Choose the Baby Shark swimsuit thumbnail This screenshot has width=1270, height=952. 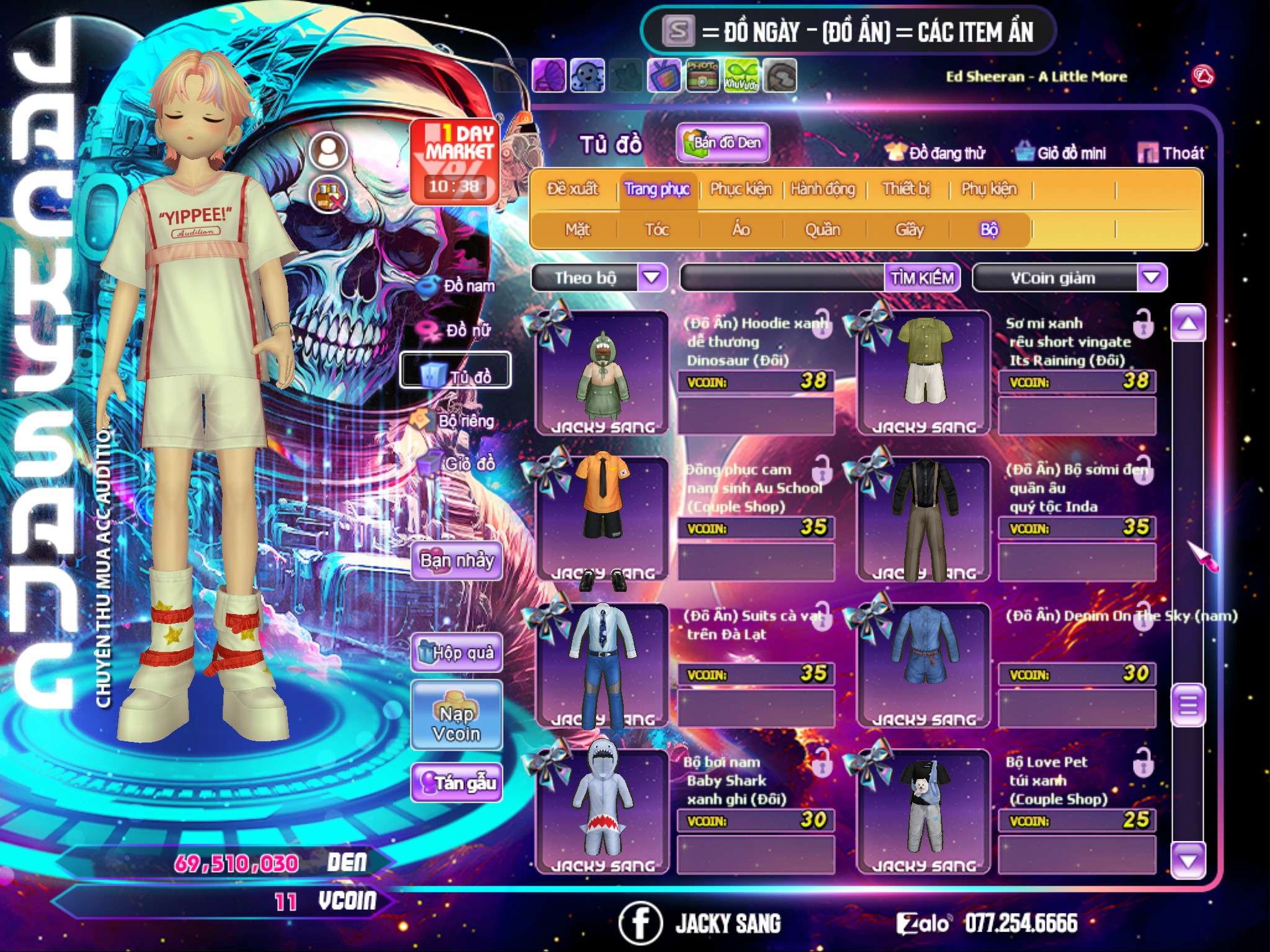coord(602,809)
